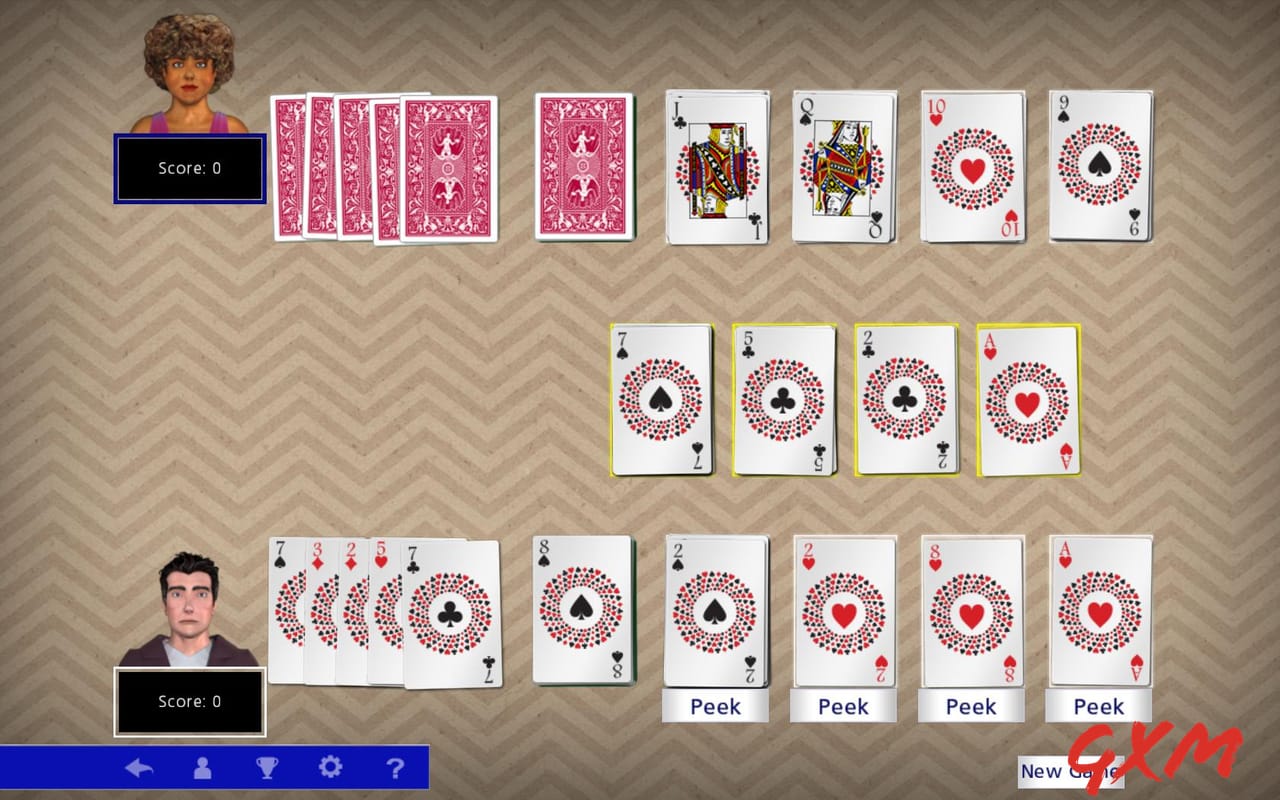This screenshot has width=1280, height=800.
Task: Peek under the 2 of spades pile
Action: (715, 706)
